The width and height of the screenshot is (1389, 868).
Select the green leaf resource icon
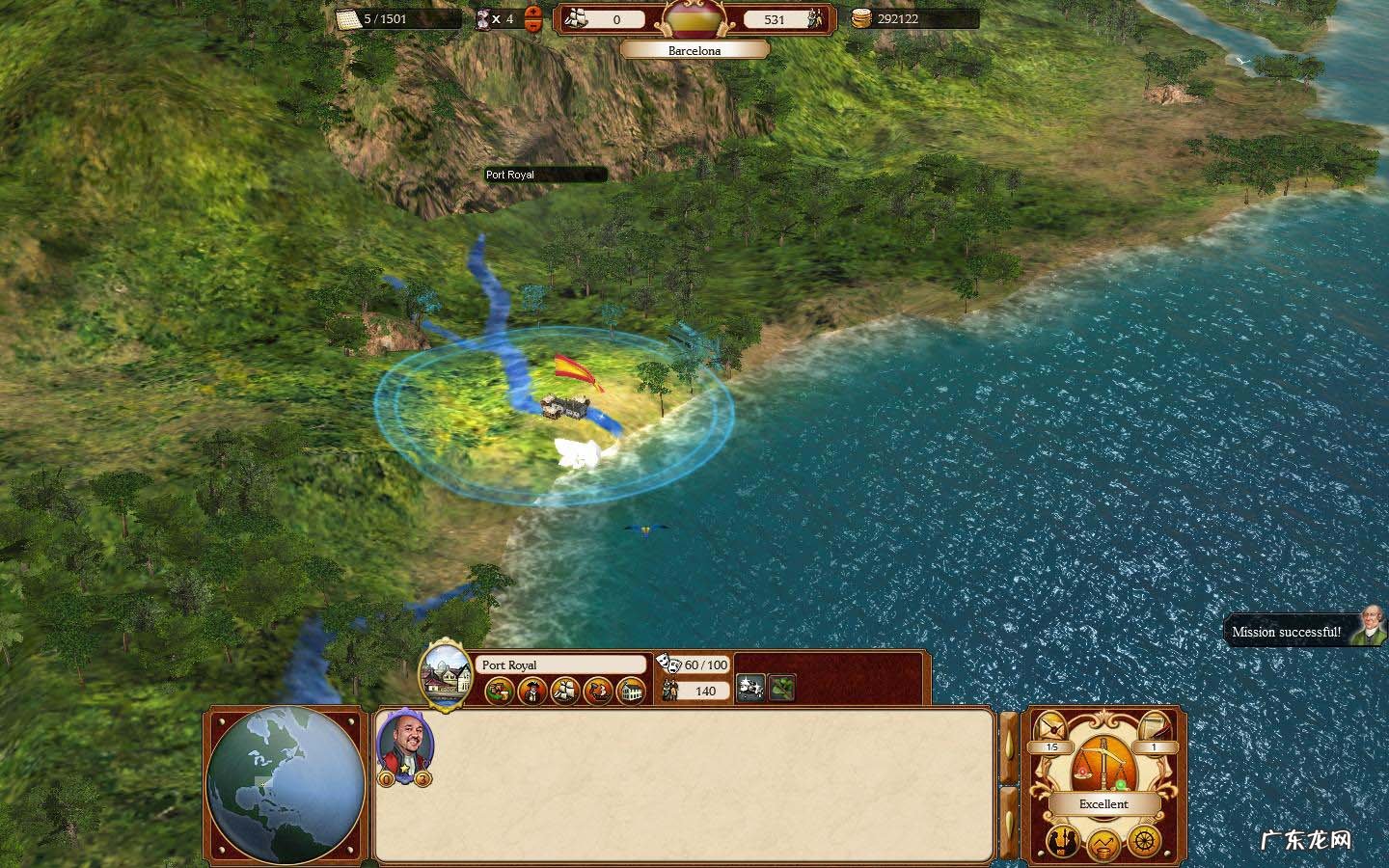click(x=782, y=688)
